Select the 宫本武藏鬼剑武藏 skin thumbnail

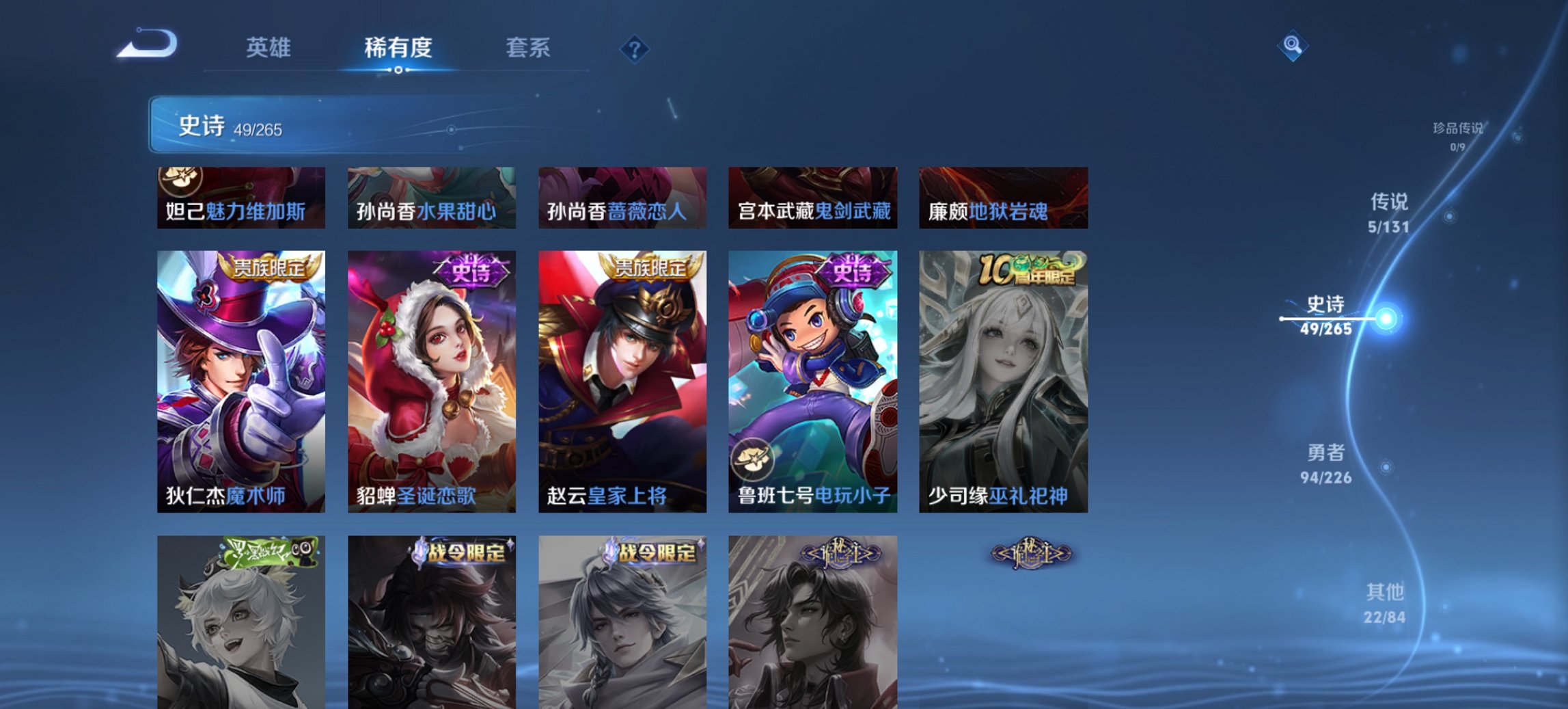click(x=812, y=198)
